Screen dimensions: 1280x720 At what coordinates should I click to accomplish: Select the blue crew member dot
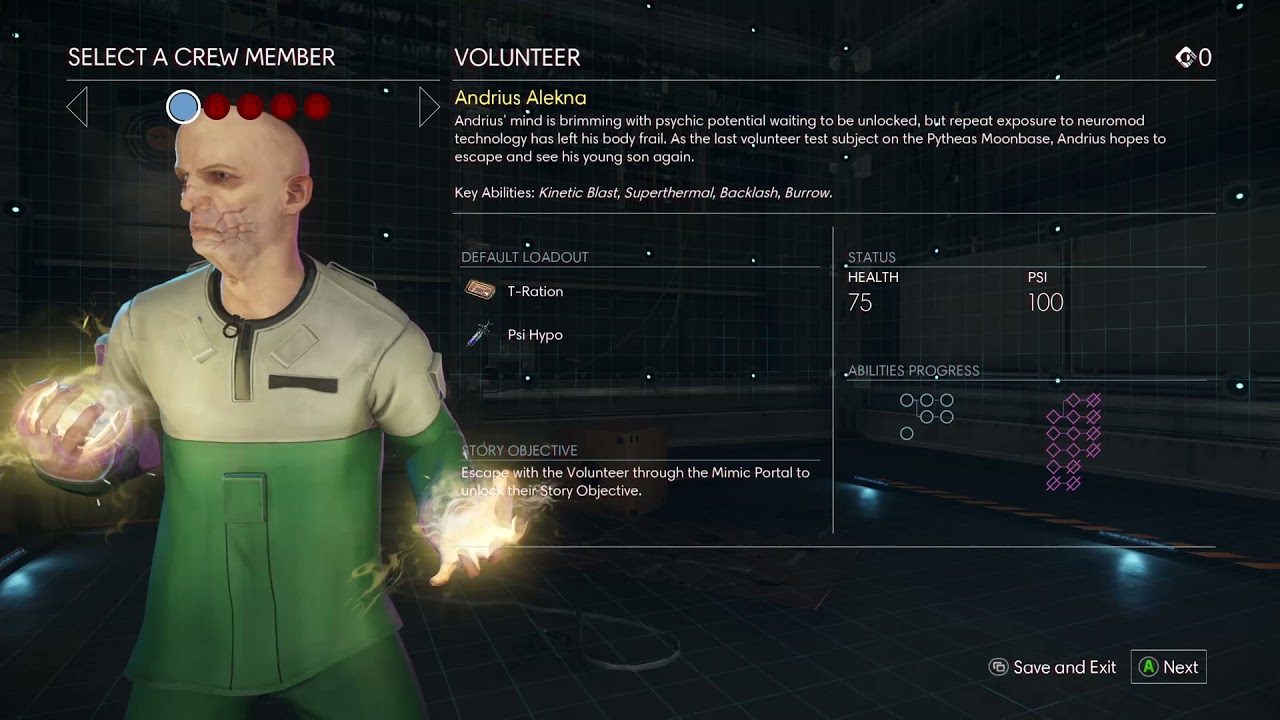click(183, 106)
